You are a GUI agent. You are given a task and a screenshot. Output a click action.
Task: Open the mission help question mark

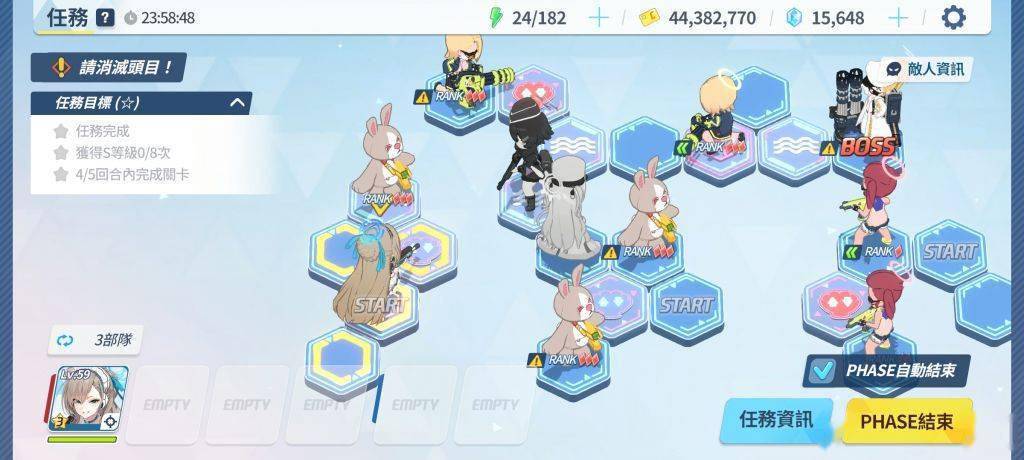point(105,18)
